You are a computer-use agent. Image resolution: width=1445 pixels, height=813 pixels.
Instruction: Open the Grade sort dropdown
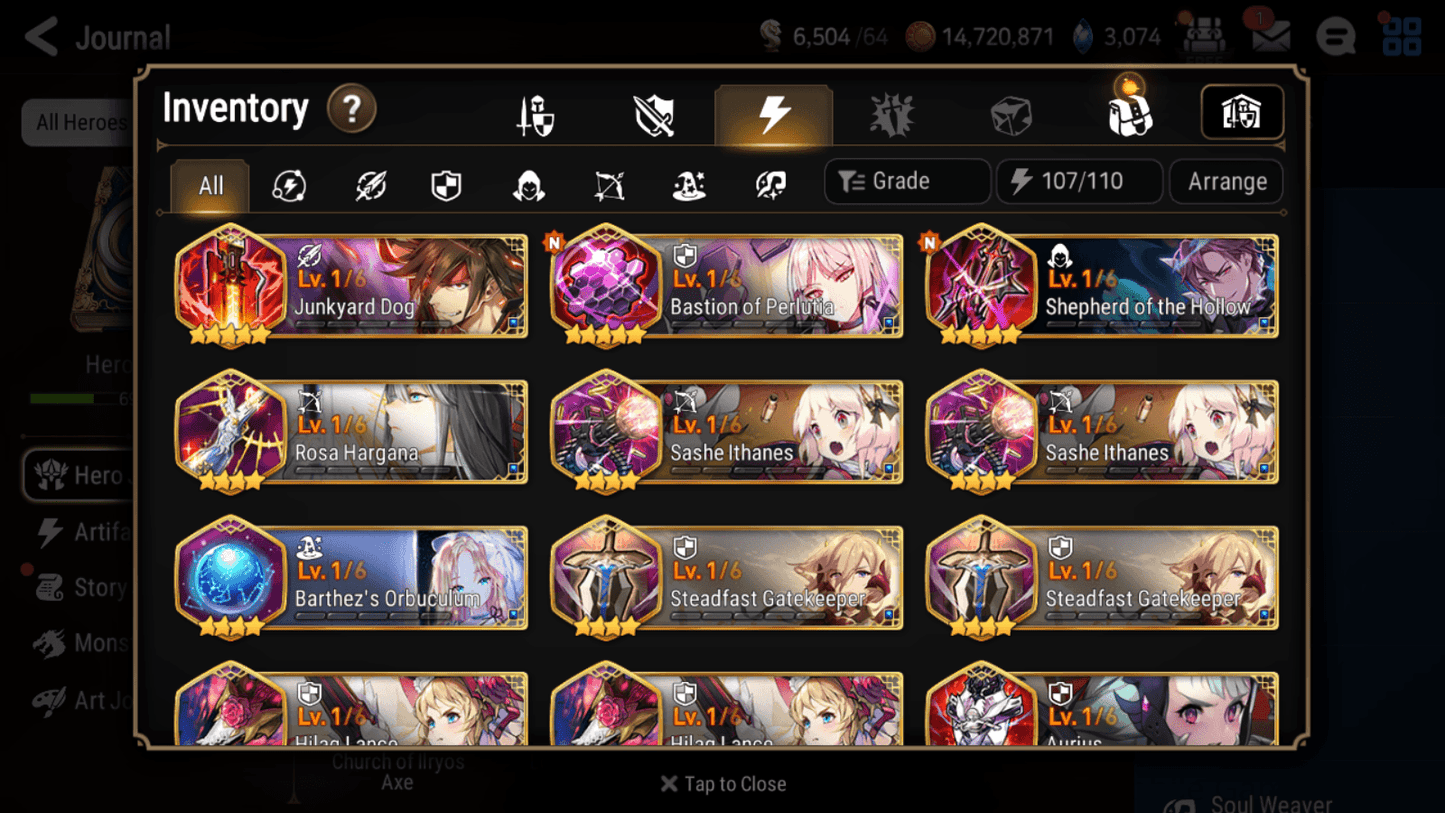pos(906,181)
